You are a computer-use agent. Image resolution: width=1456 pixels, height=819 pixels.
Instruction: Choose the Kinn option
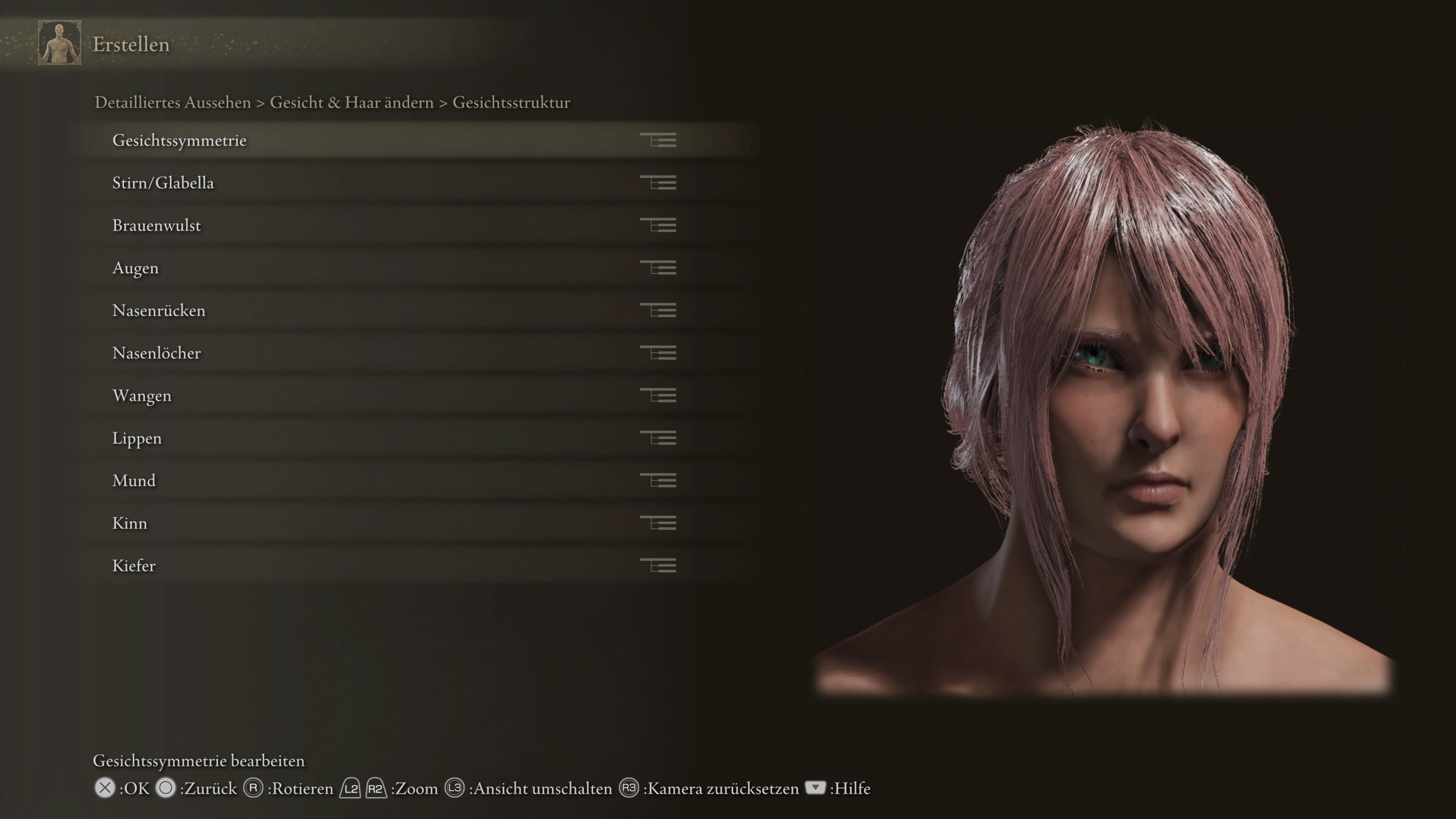(x=129, y=523)
